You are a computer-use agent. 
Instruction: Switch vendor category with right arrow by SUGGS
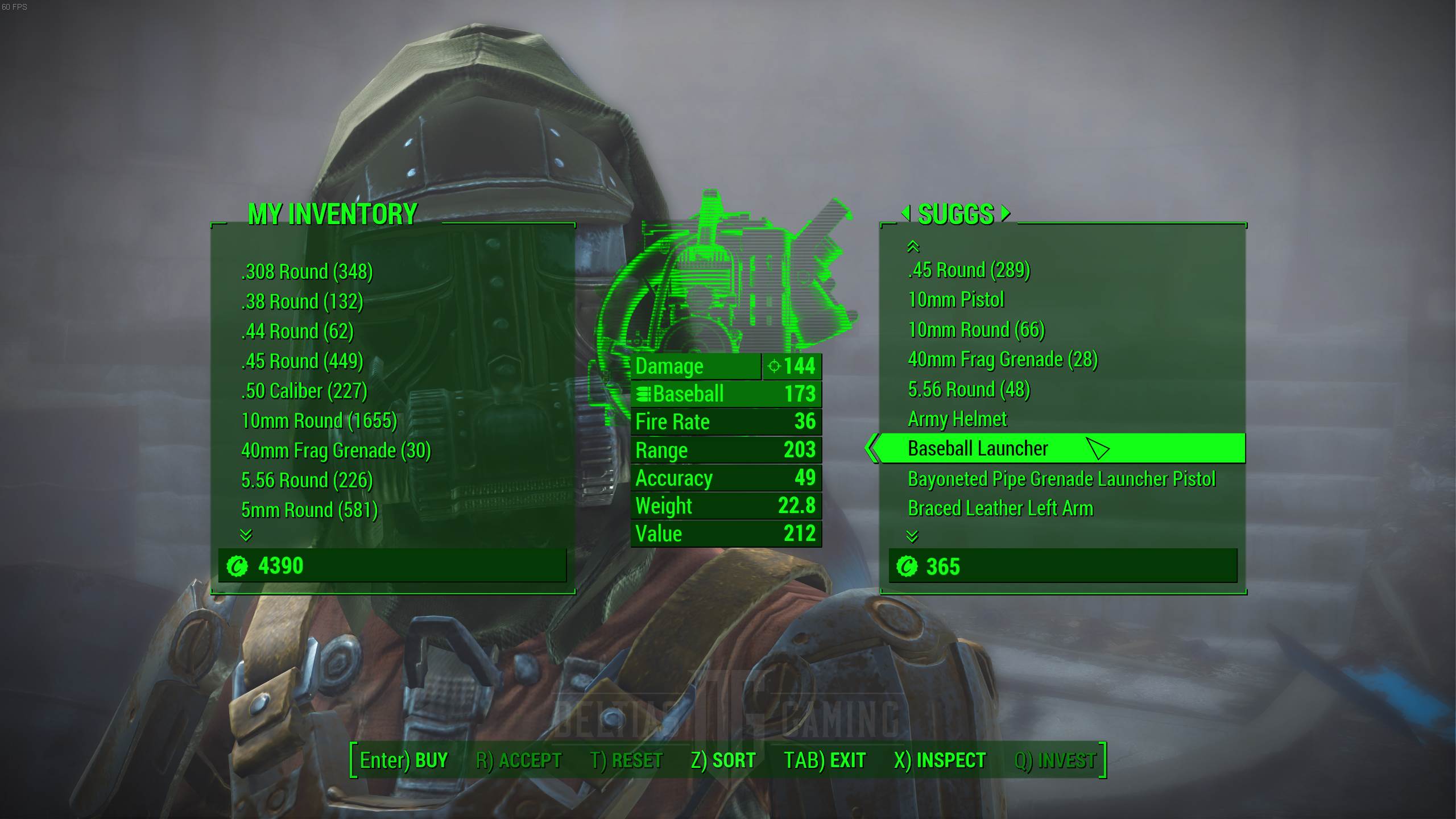pyautogui.click(x=1006, y=213)
